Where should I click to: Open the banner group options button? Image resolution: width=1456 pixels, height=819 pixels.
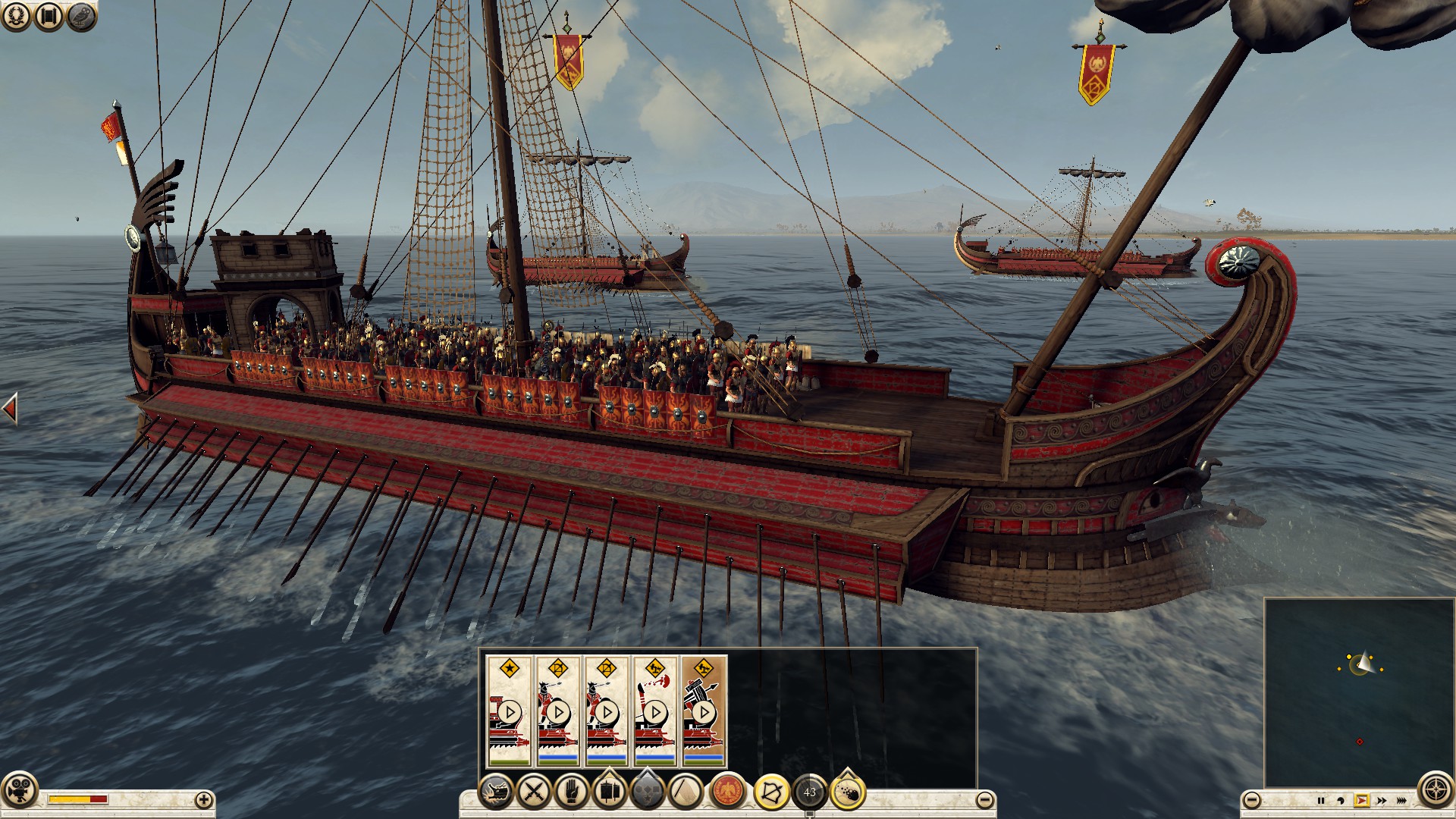[610, 792]
